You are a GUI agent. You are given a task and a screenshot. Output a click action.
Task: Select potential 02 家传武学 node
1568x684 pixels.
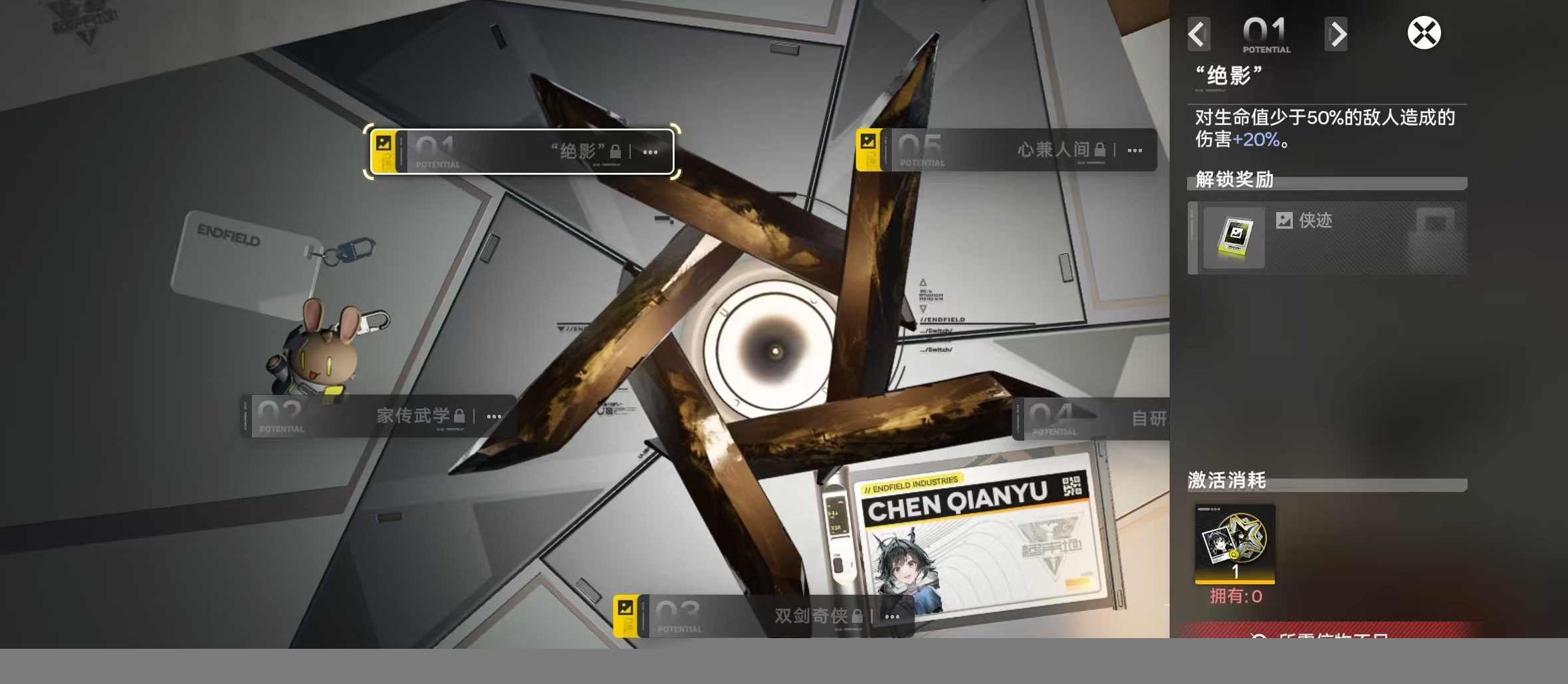pos(378,416)
